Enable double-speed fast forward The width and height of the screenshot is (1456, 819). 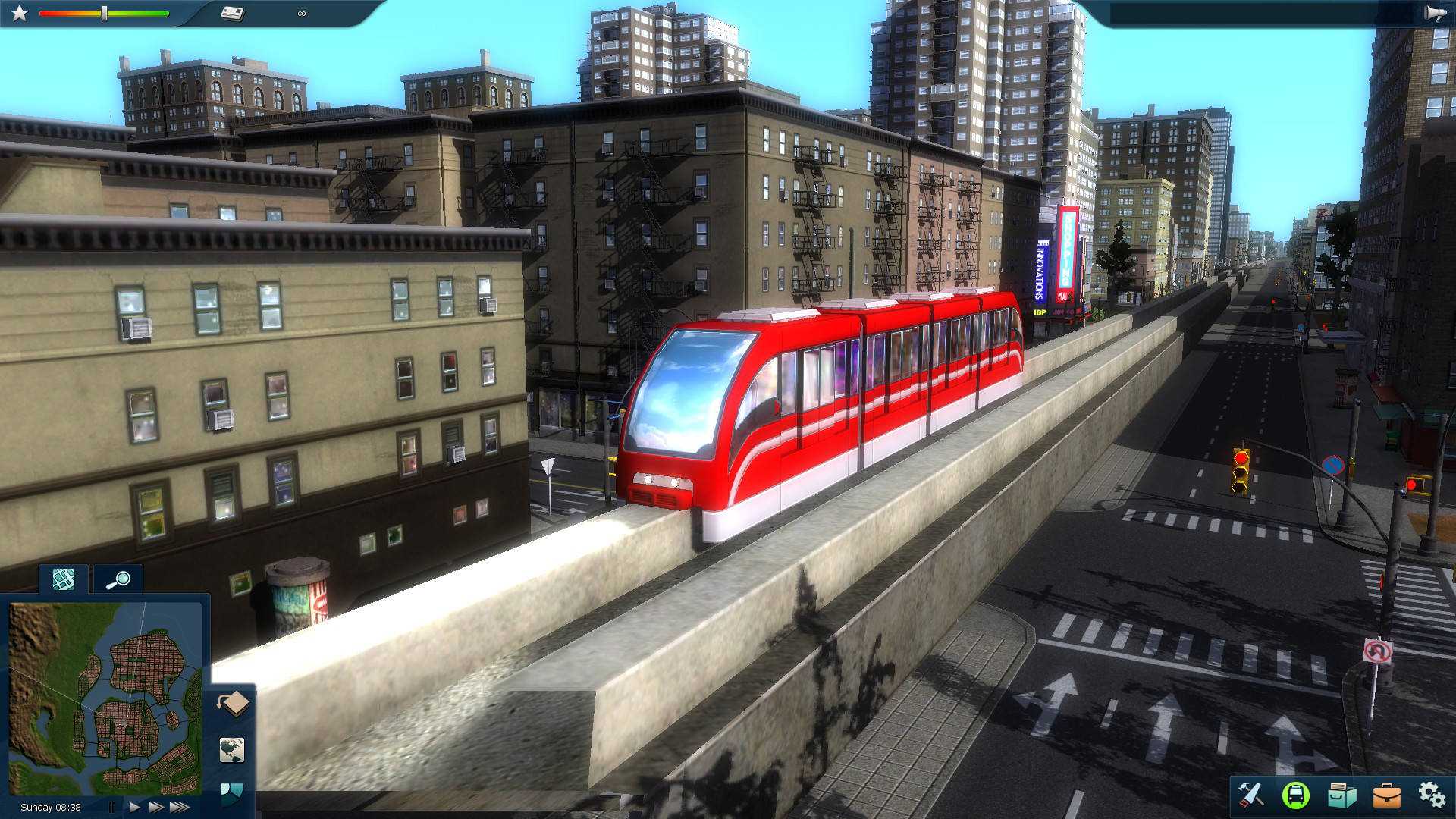point(156,806)
